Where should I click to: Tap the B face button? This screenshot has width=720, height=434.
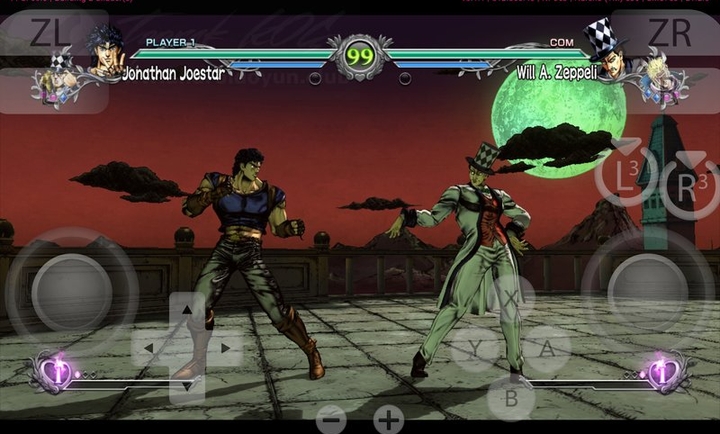coord(510,397)
